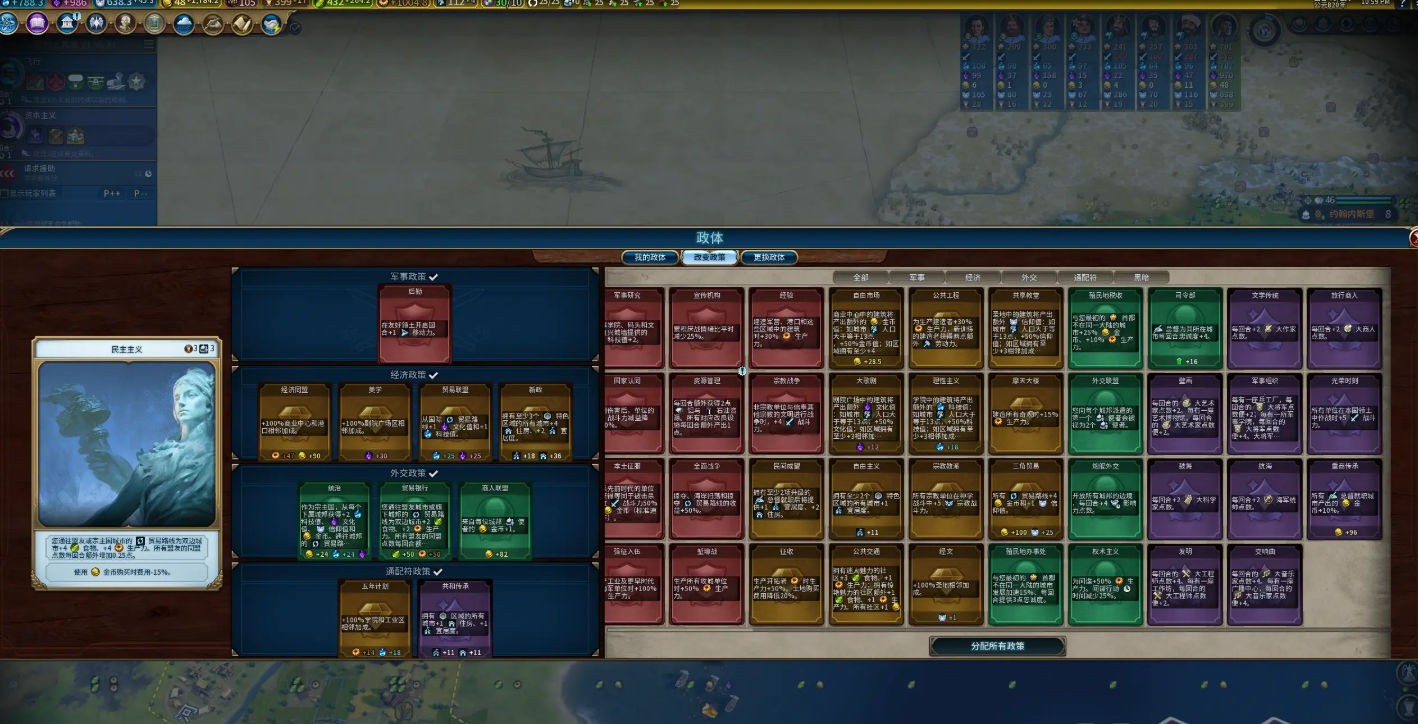Click the slotted 美学 economic policy card
1418x724 pixels.
375,422
